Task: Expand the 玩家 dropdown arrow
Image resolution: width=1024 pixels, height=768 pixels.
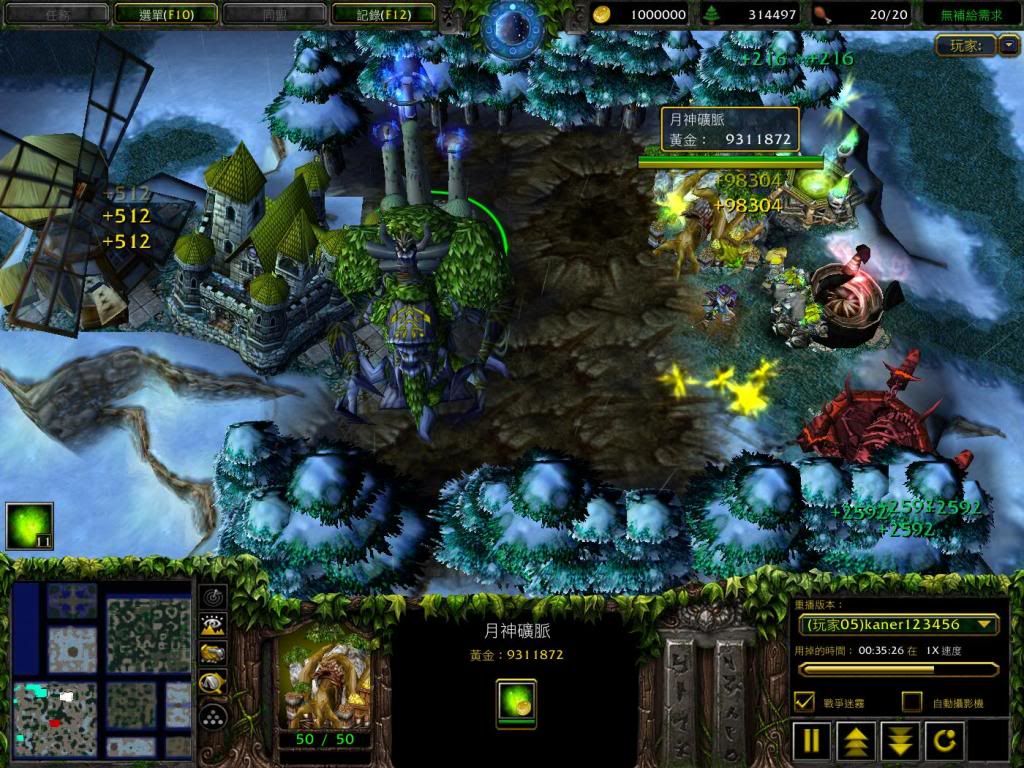Action: tap(1010, 45)
